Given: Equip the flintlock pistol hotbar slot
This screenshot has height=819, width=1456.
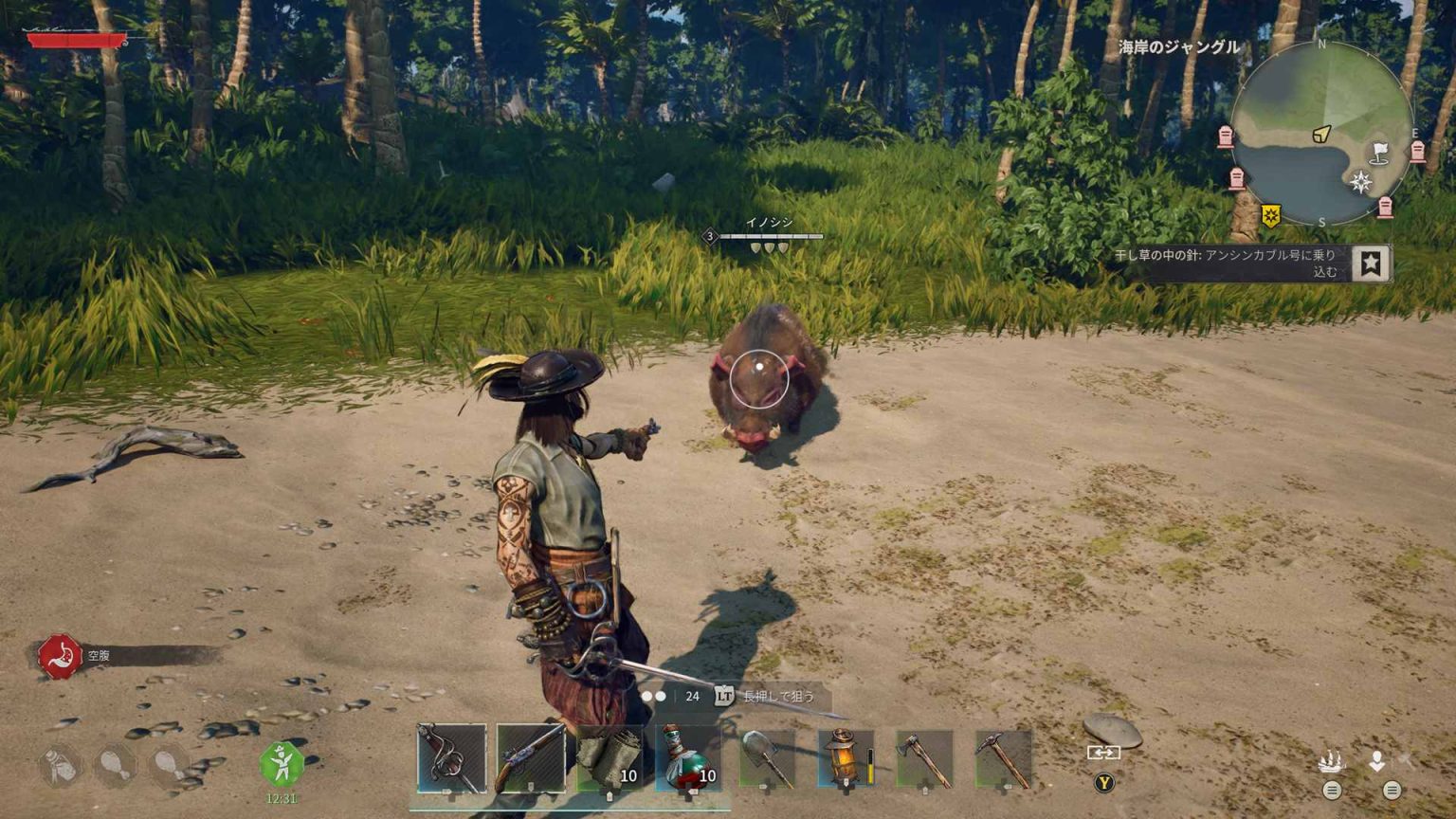Looking at the screenshot, I should pyautogui.click(x=530, y=758).
